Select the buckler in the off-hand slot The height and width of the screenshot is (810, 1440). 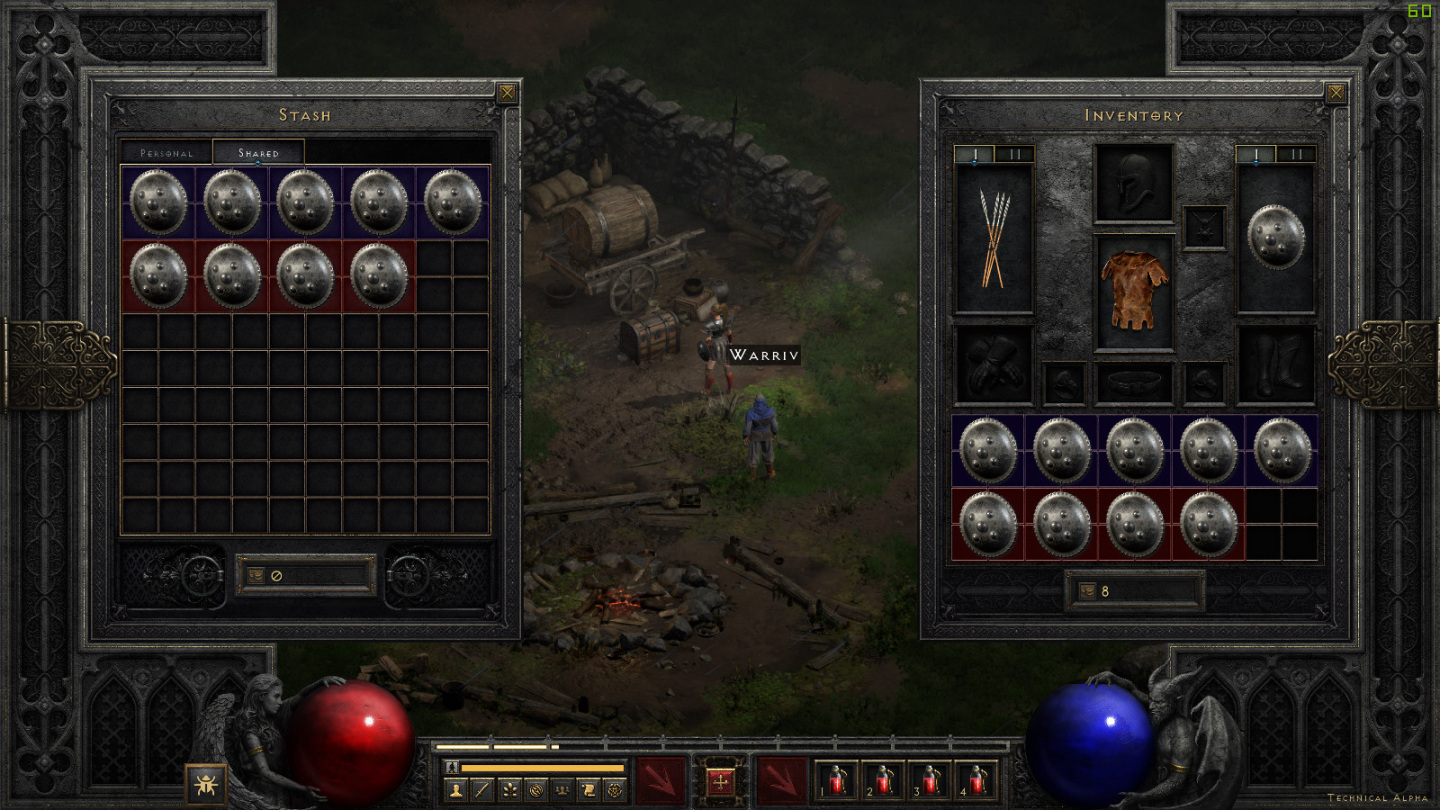coord(1276,237)
